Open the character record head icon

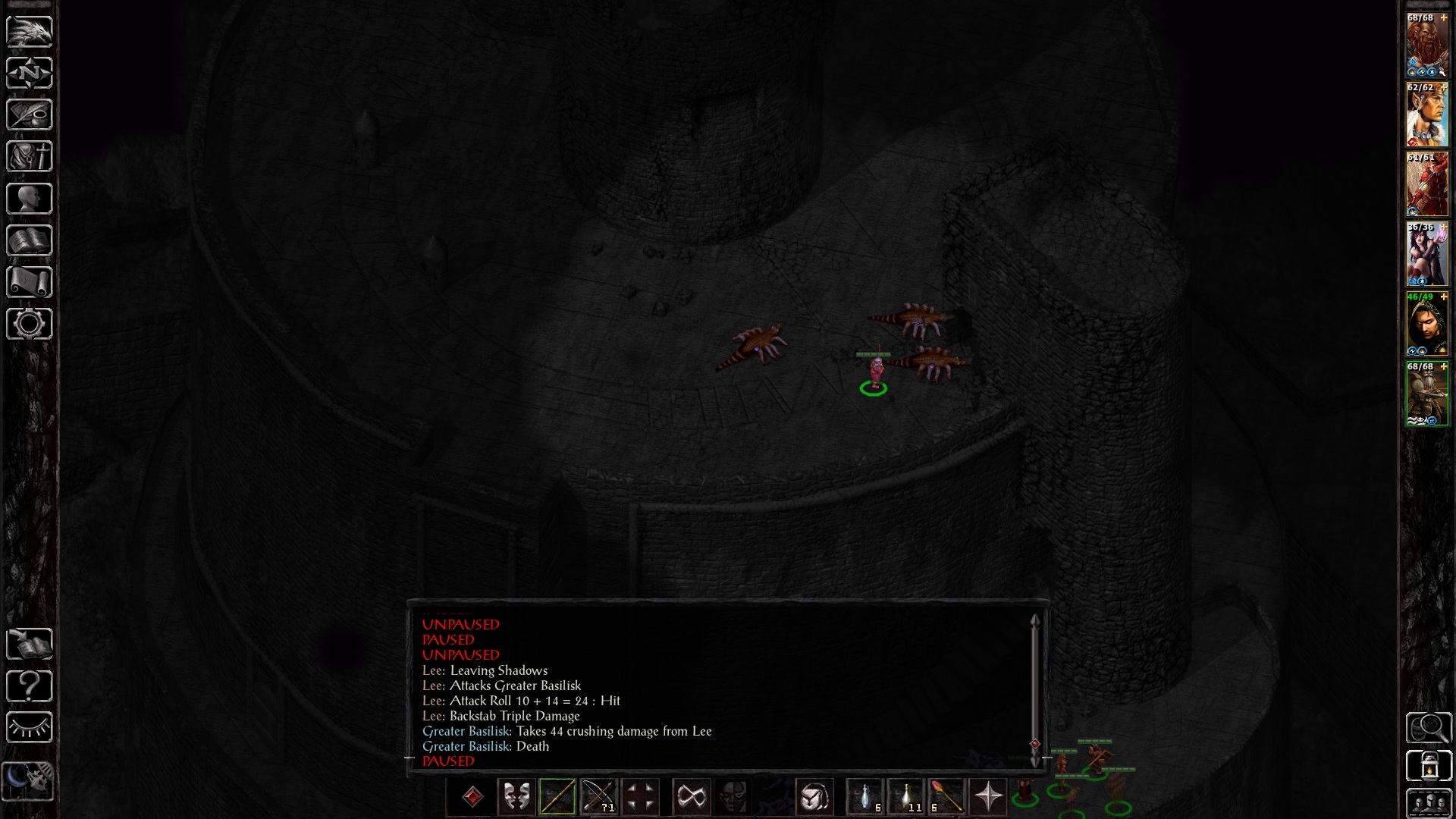coord(30,199)
